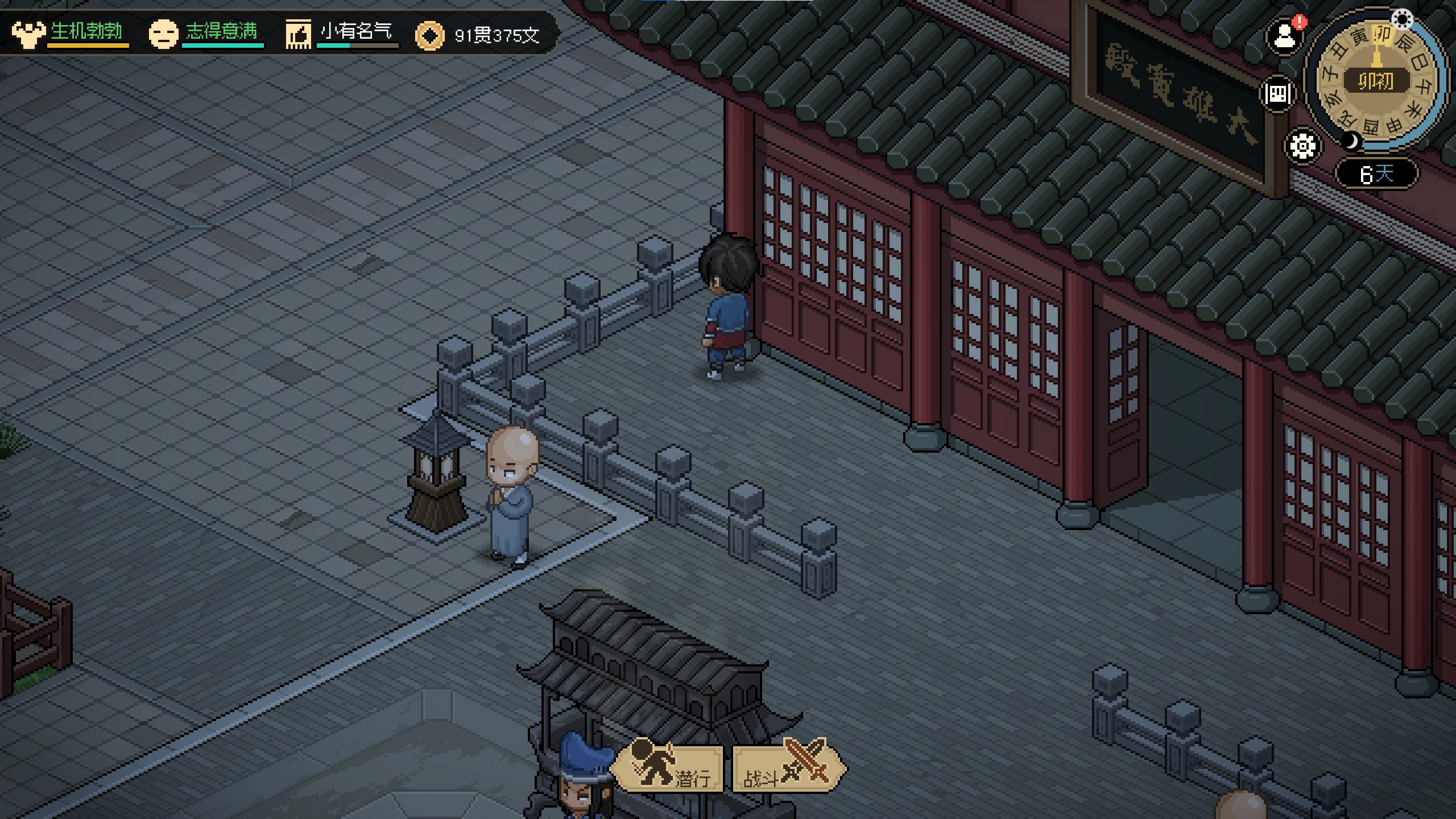Viewport: 1456px width, 819px height.
Task: Open the gear settings icon
Action: [1302, 147]
